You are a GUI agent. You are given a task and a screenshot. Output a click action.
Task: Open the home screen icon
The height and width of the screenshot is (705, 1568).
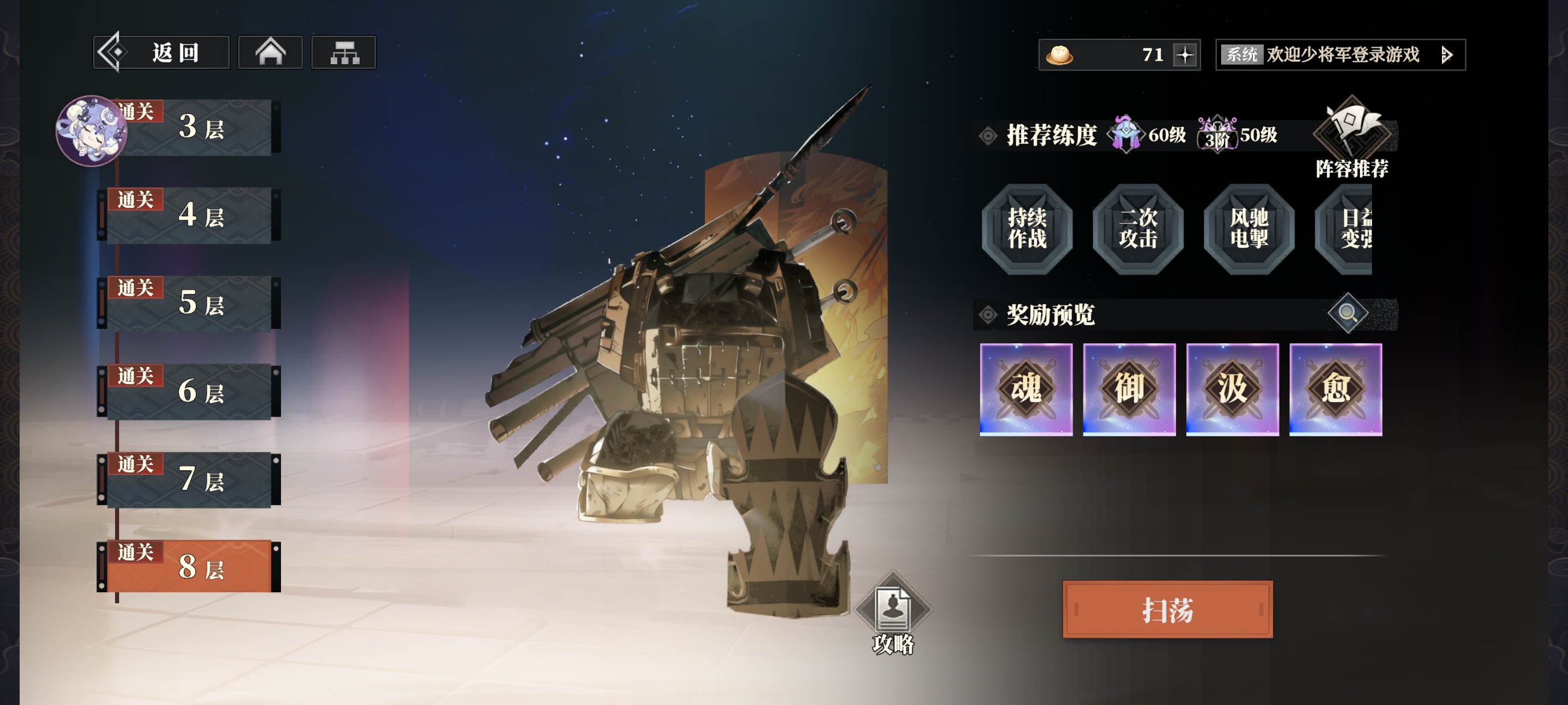(x=270, y=53)
